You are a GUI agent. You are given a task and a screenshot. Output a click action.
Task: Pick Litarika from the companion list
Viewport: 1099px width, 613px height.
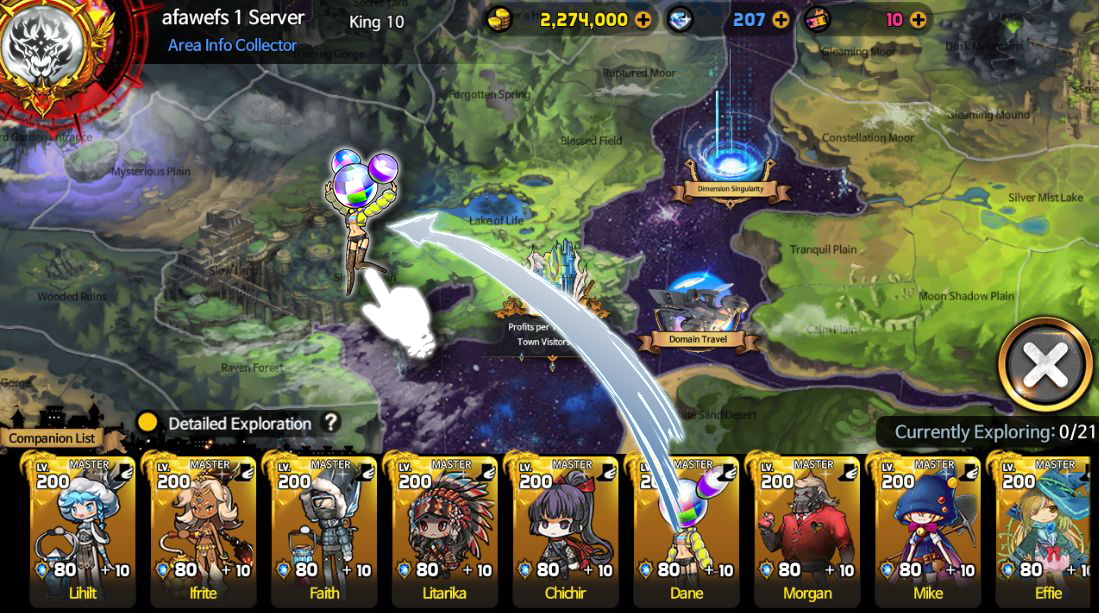(444, 530)
